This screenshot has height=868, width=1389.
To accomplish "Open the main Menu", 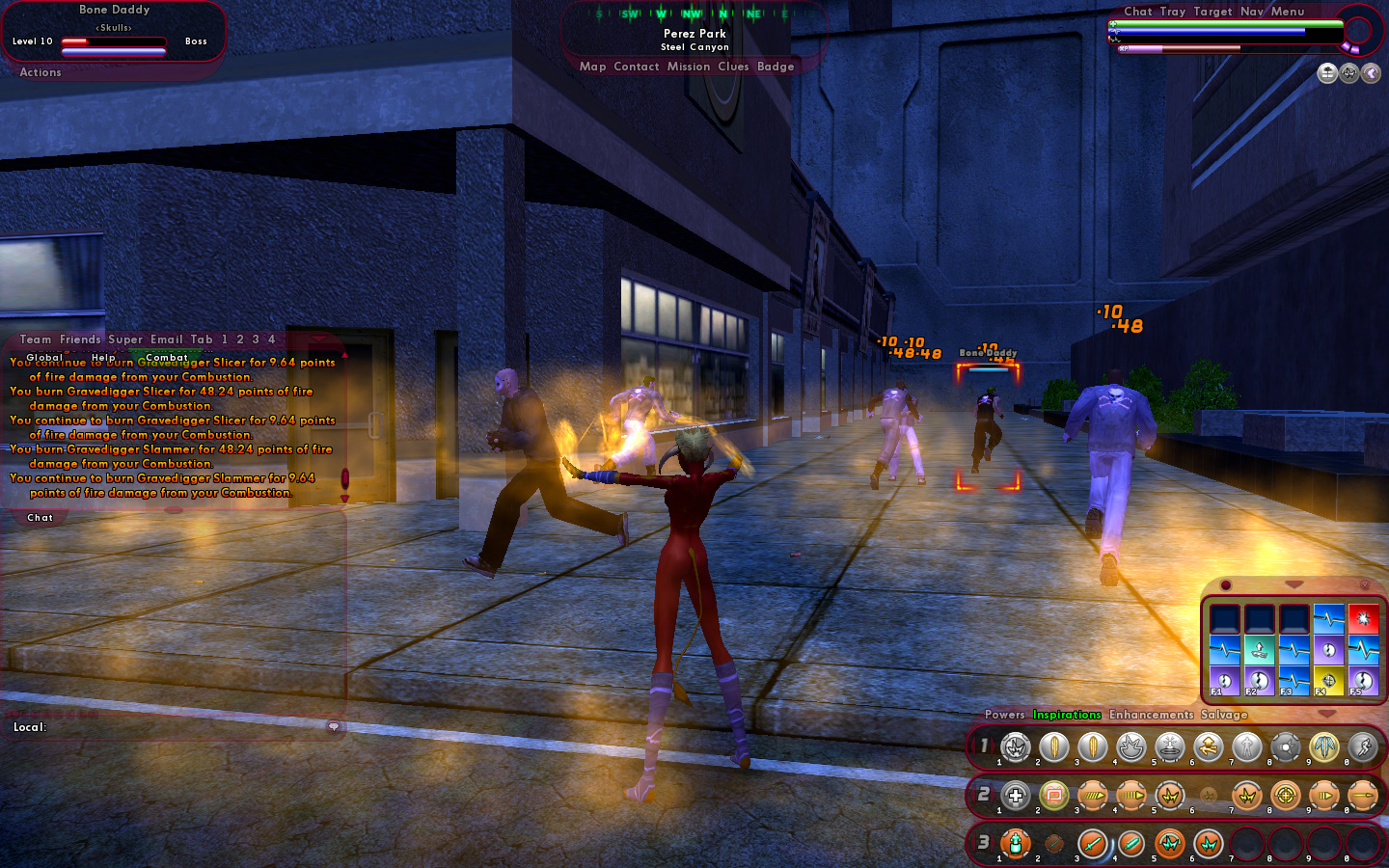I will [x=1287, y=12].
